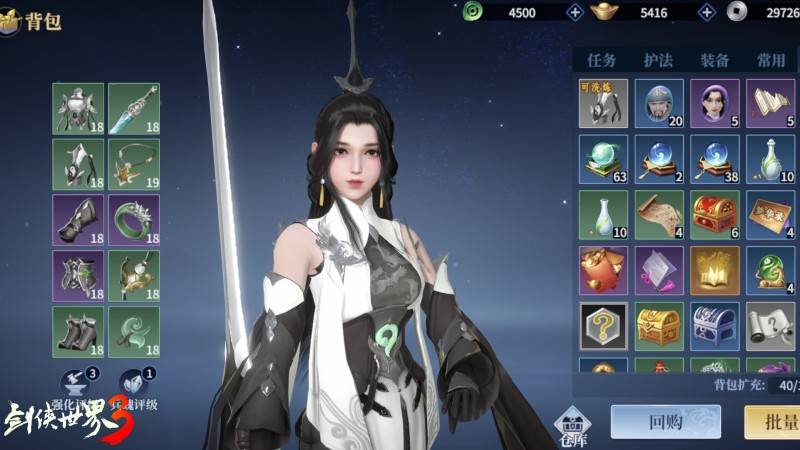Click the 回购 buyback button
The height and width of the screenshot is (450, 800).
click(665, 421)
